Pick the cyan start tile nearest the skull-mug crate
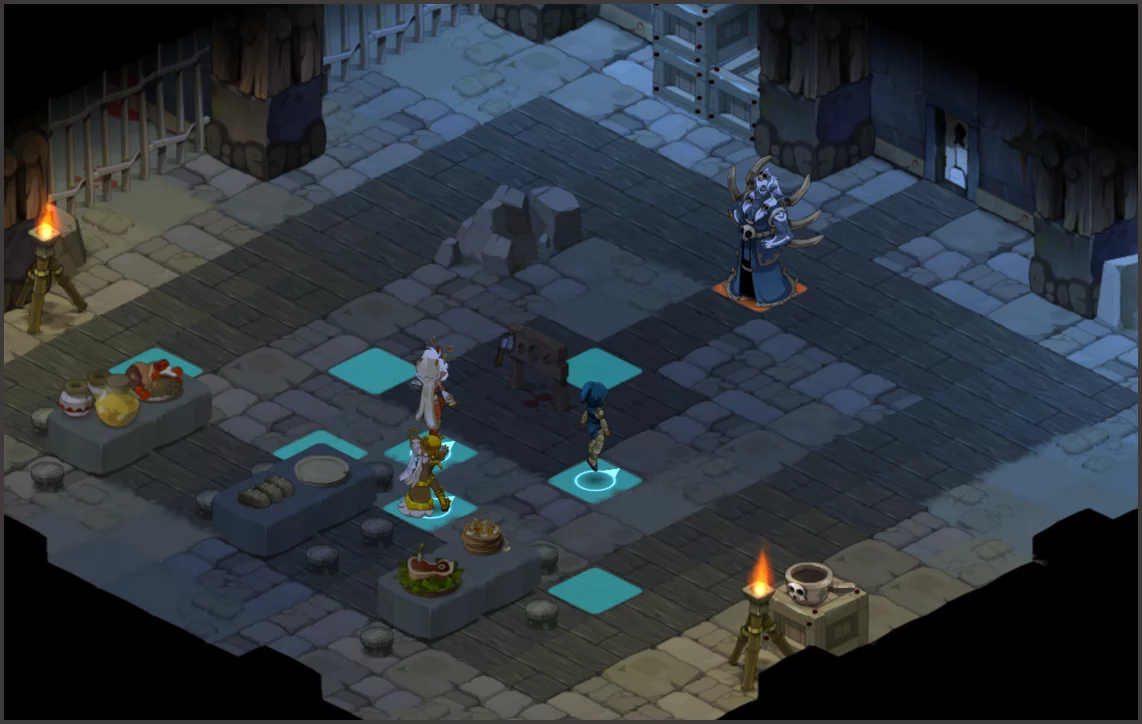1142x724 pixels. [594, 589]
